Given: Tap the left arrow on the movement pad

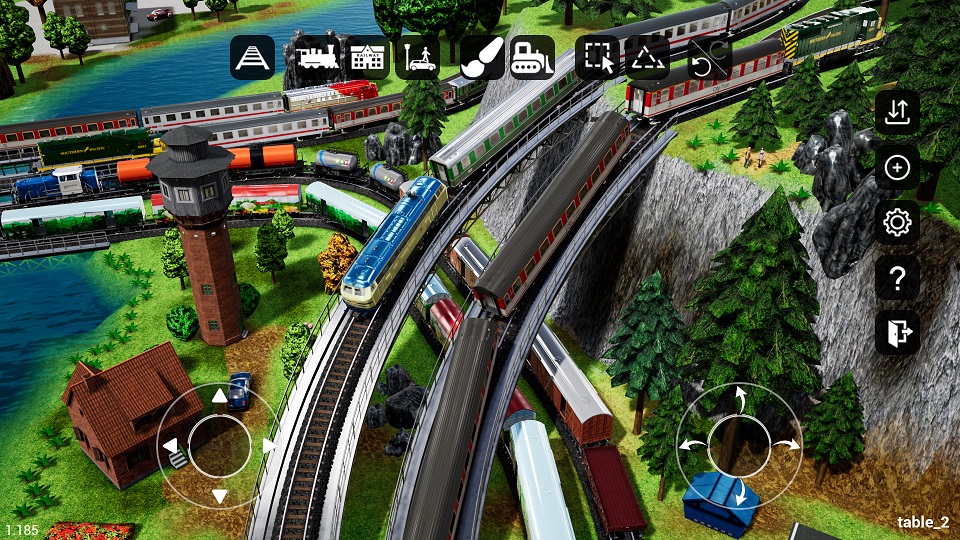Looking at the screenshot, I should coord(170,445).
